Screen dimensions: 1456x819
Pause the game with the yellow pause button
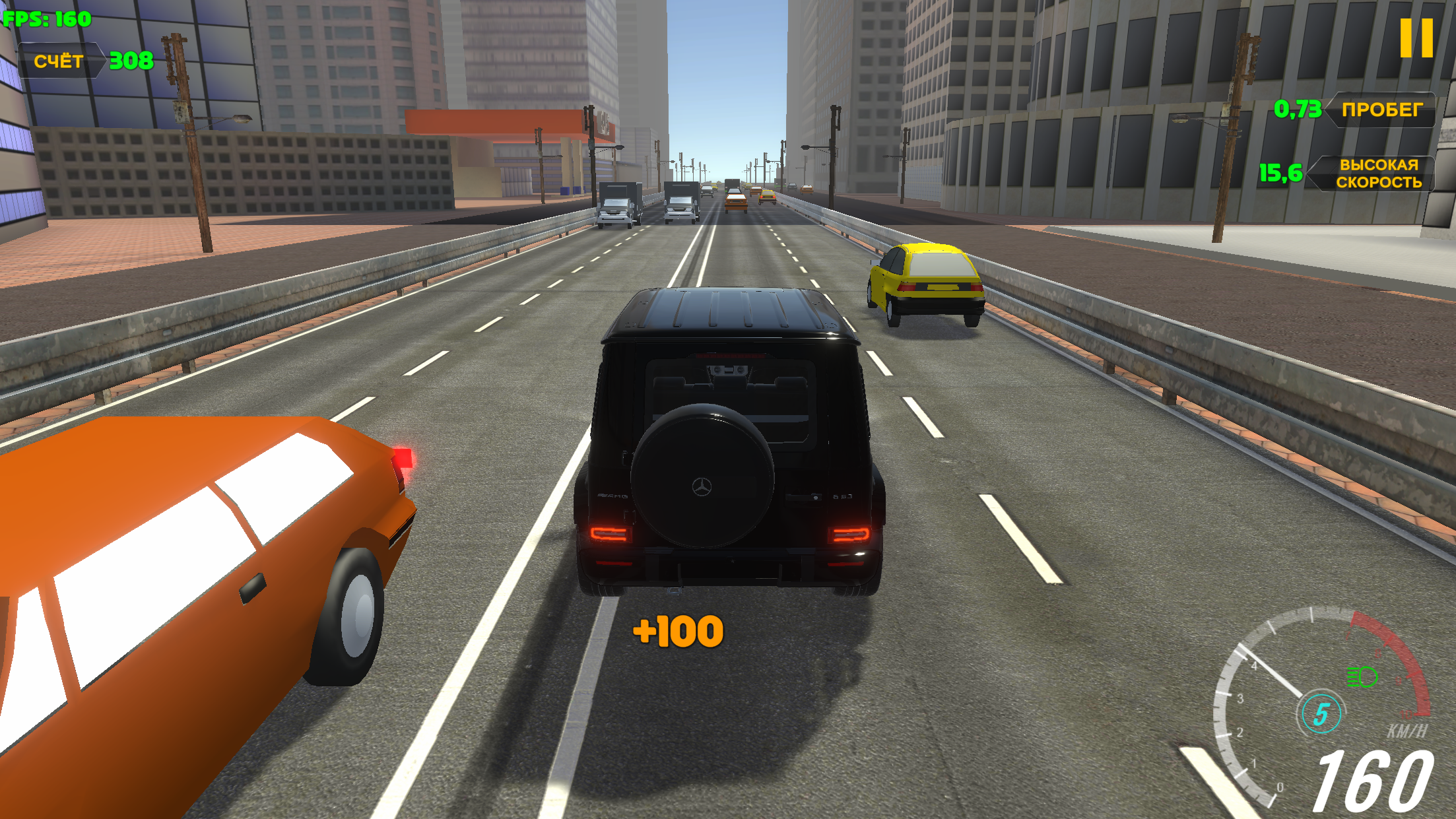pyautogui.click(x=1416, y=38)
